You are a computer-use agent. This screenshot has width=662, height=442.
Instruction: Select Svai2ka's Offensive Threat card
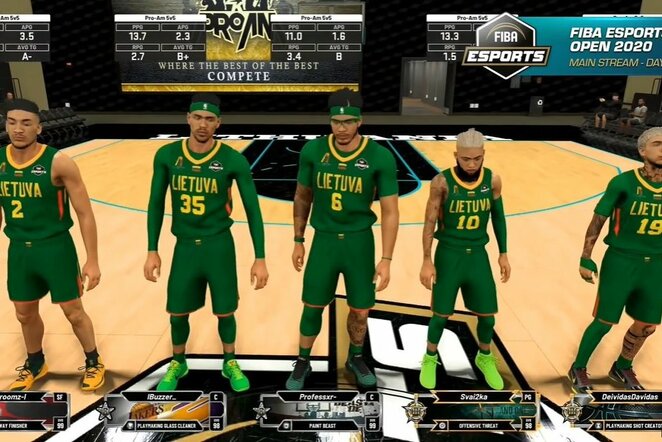pos(476,411)
